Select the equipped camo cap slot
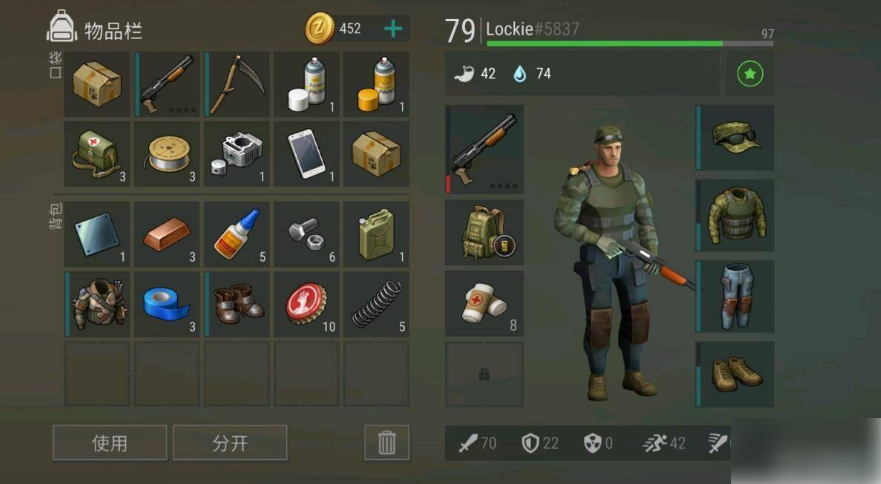Viewport: 881px width, 484px height. click(x=736, y=138)
